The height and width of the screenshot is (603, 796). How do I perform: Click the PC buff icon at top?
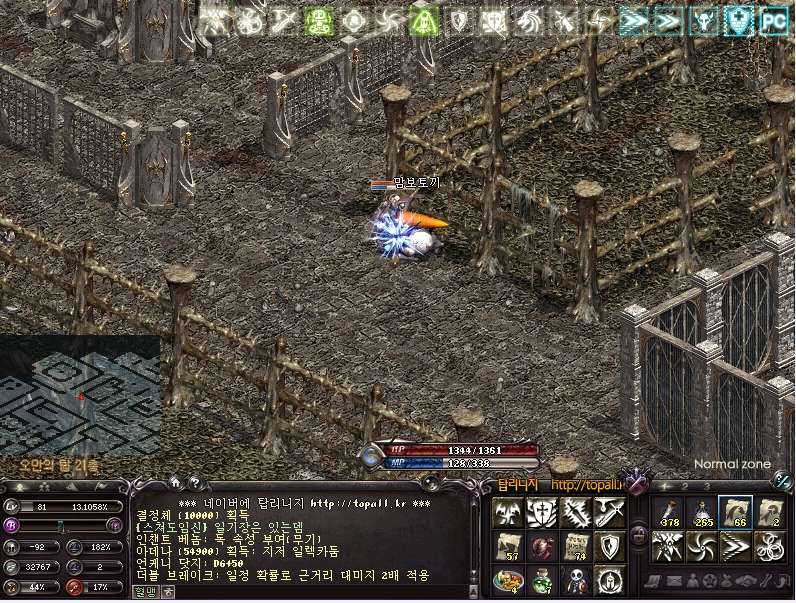[x=772, y=19]
